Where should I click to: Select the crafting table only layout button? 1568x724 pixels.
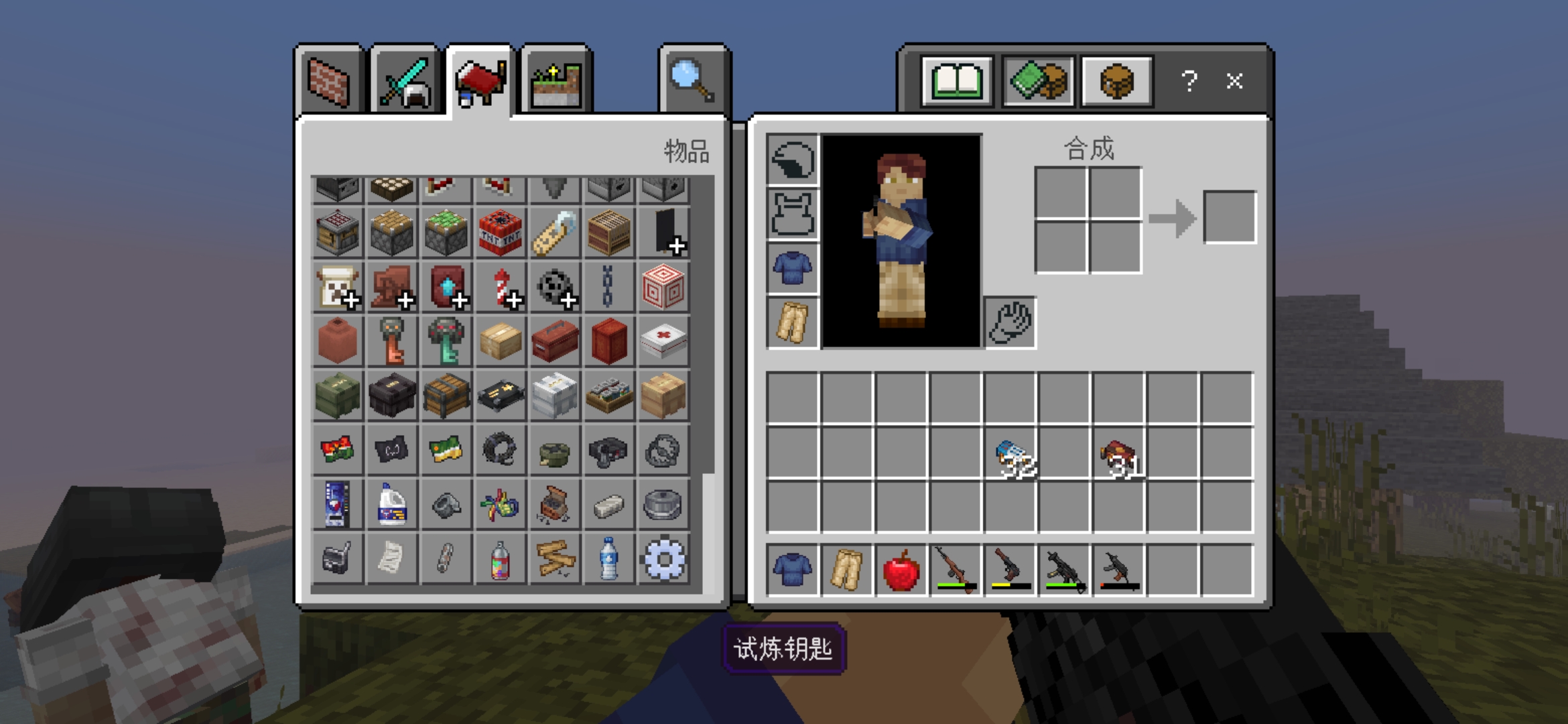coord(1116,82)
